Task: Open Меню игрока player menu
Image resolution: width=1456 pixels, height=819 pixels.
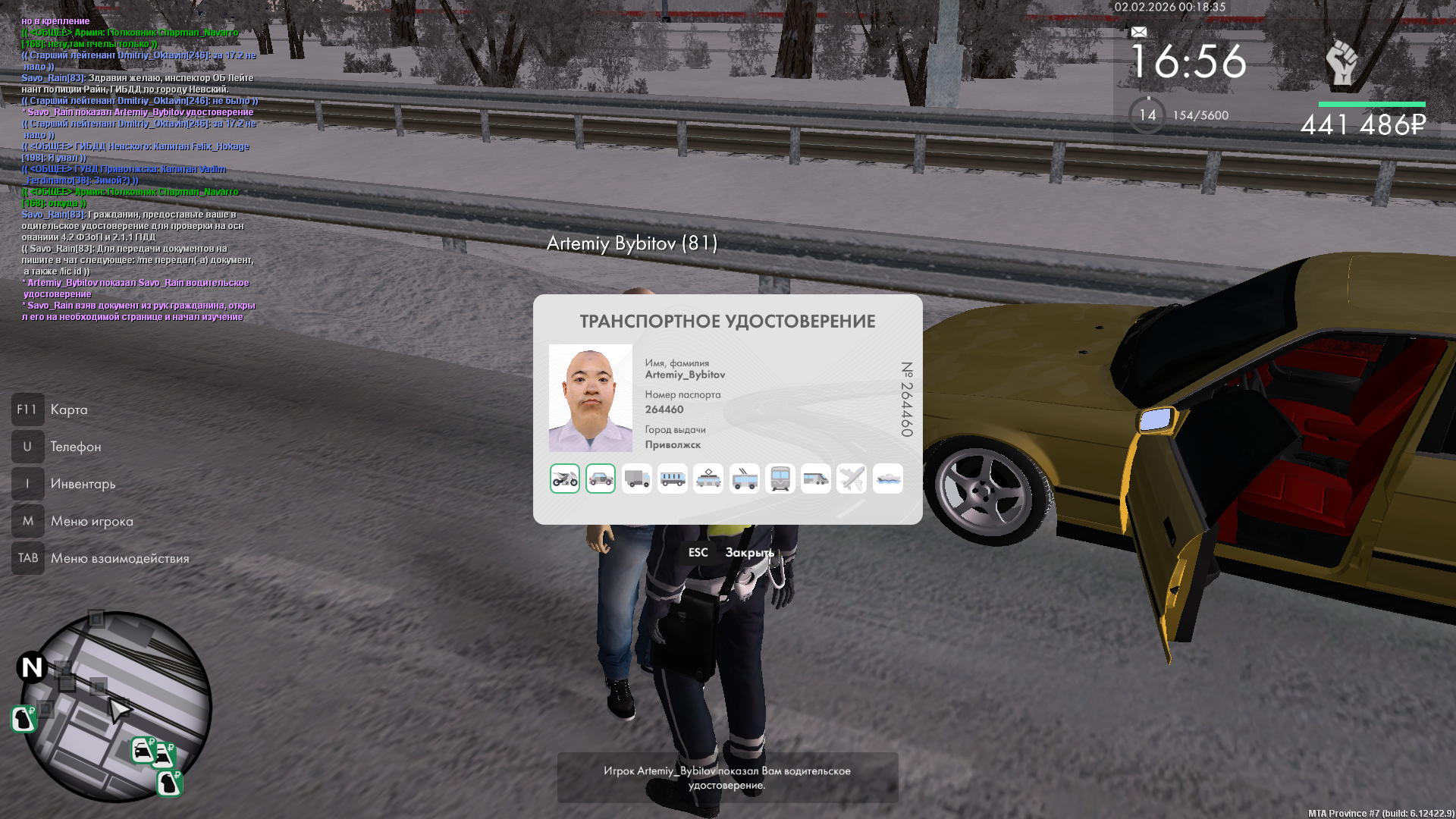Action: tap(92, 521)
